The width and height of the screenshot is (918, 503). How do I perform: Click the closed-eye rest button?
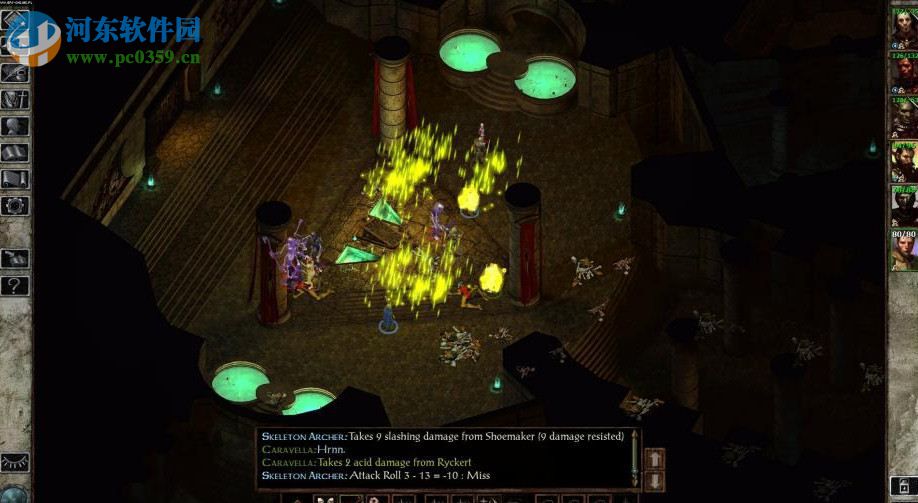(16, 462)
